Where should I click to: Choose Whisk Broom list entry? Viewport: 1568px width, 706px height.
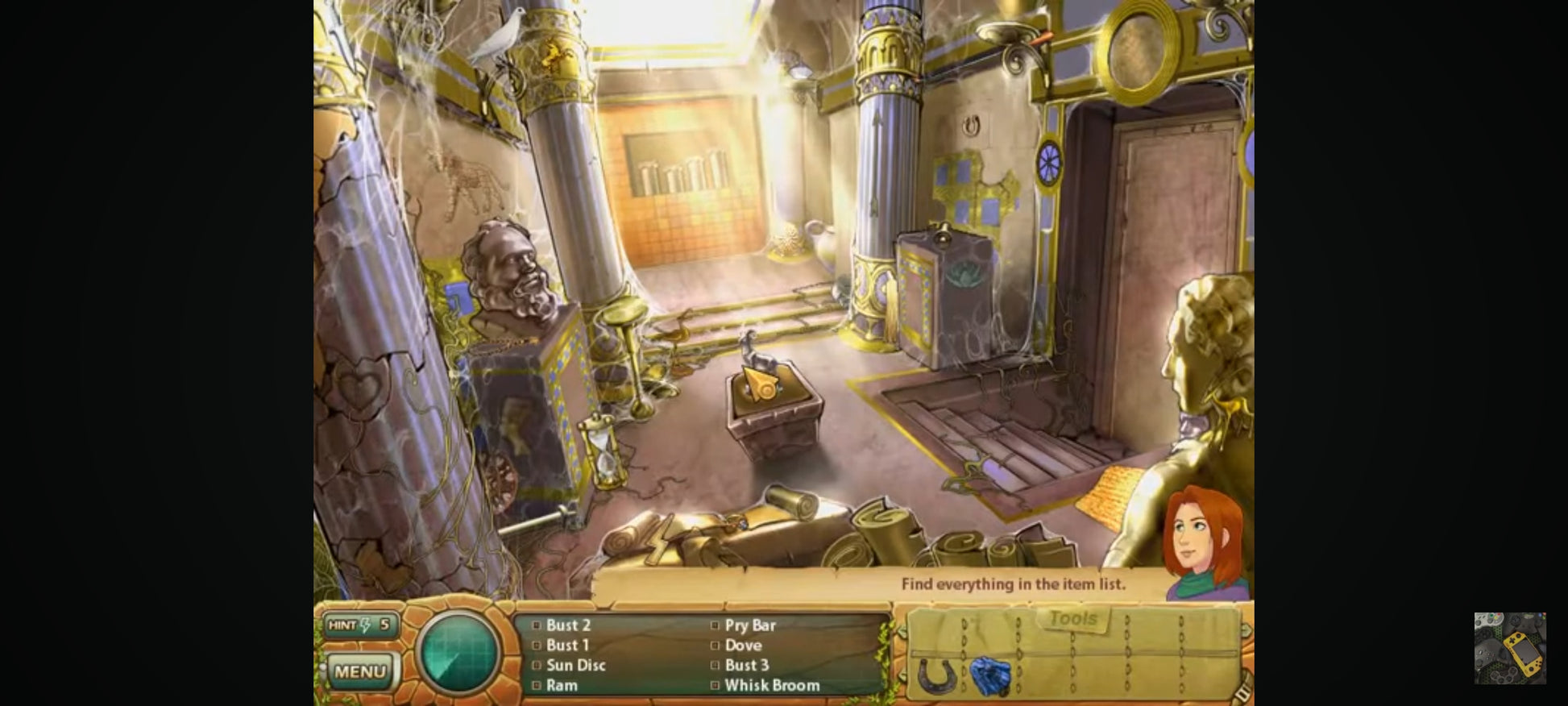(x=771, y=686)
